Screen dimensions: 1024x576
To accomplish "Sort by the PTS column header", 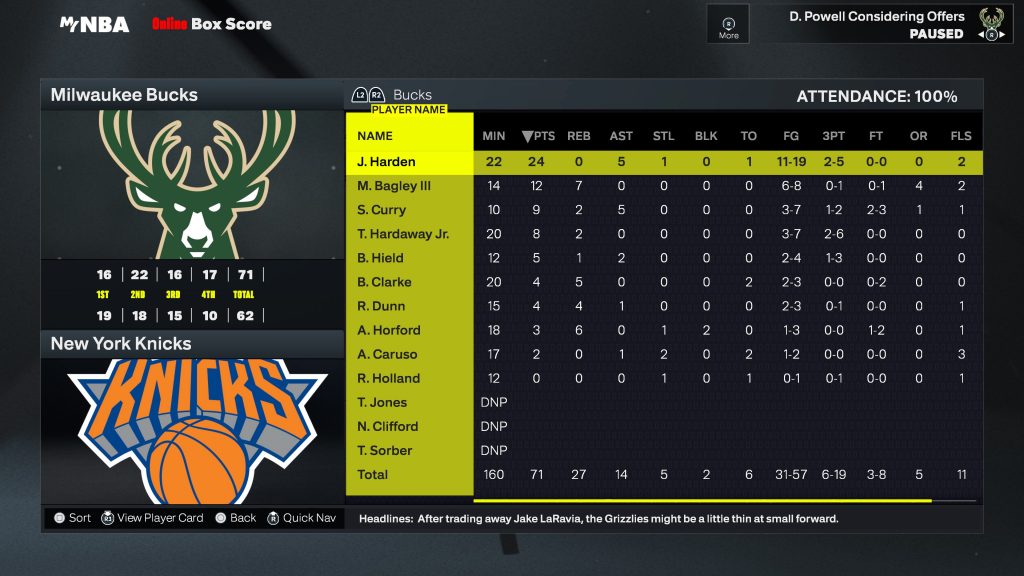I will pyautogui.click(x=539, y=136).
